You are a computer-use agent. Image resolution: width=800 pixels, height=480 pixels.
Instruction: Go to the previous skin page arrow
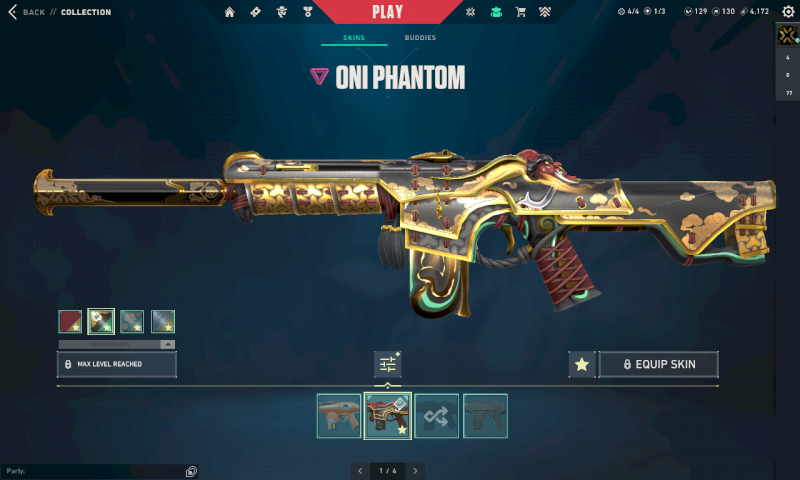pos(360,470)
